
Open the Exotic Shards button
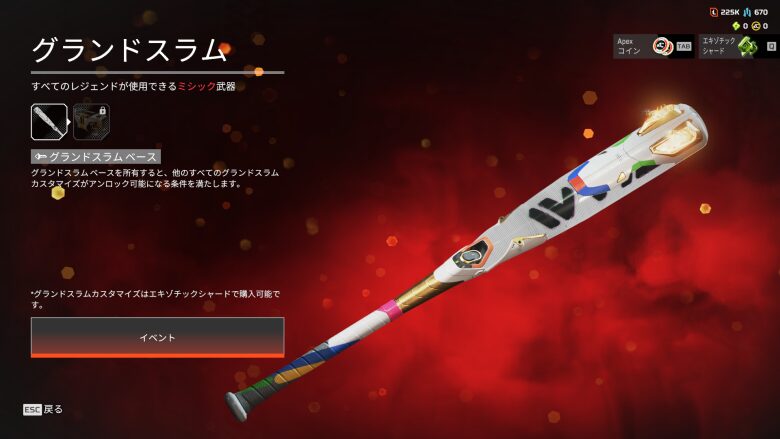click(x=738, y=46)
